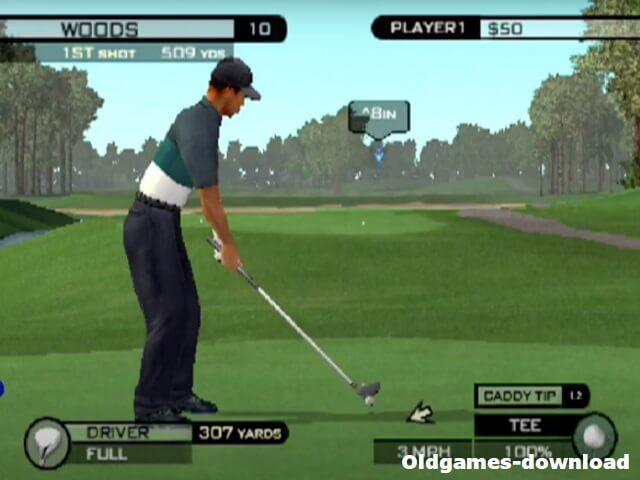The height and width of the screenshot is (480, 640).
Task: Select the driver club head icon
Action: click(x=47, y=442)
